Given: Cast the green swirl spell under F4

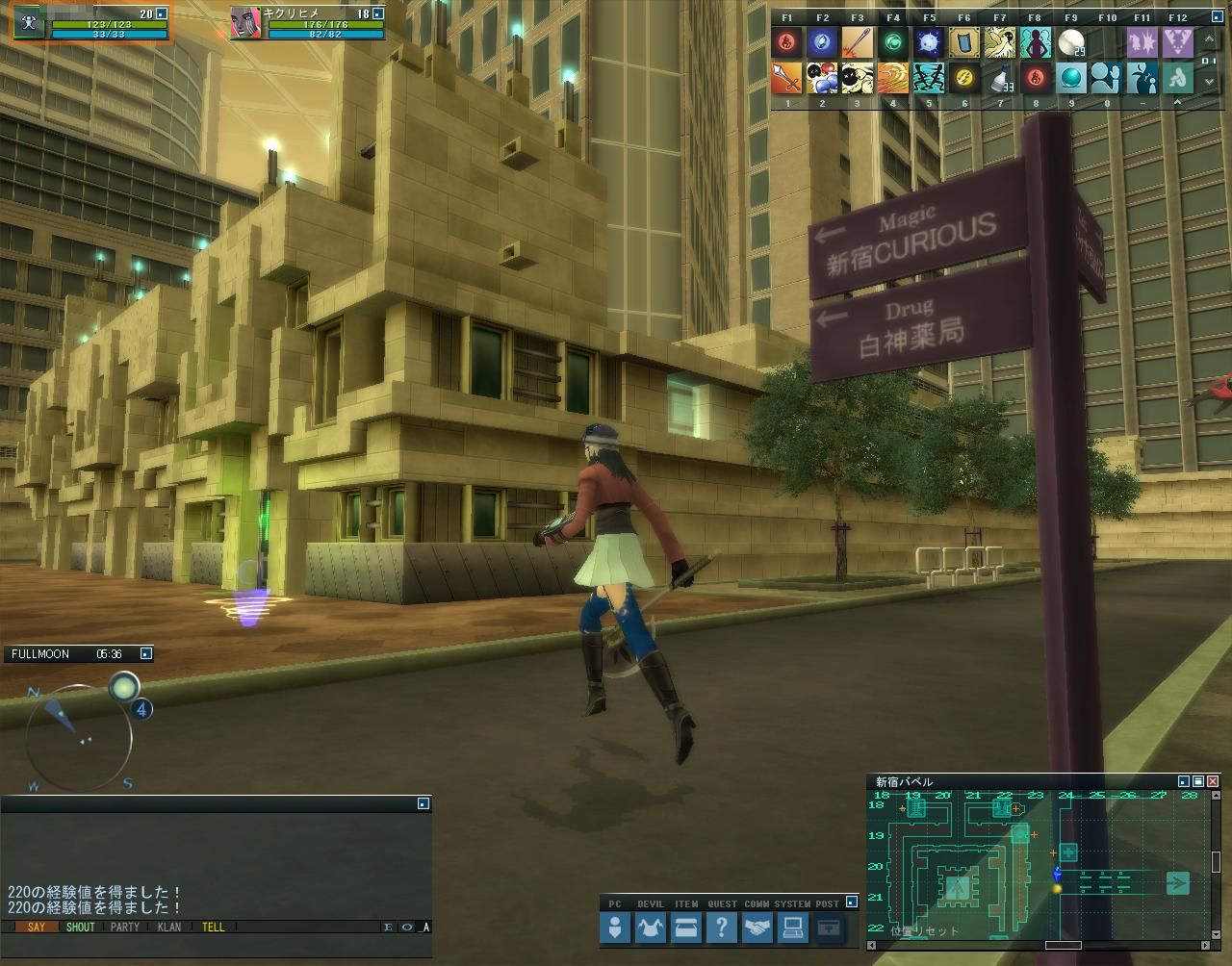Looking at the screenshot, I should tap(893, 42).
